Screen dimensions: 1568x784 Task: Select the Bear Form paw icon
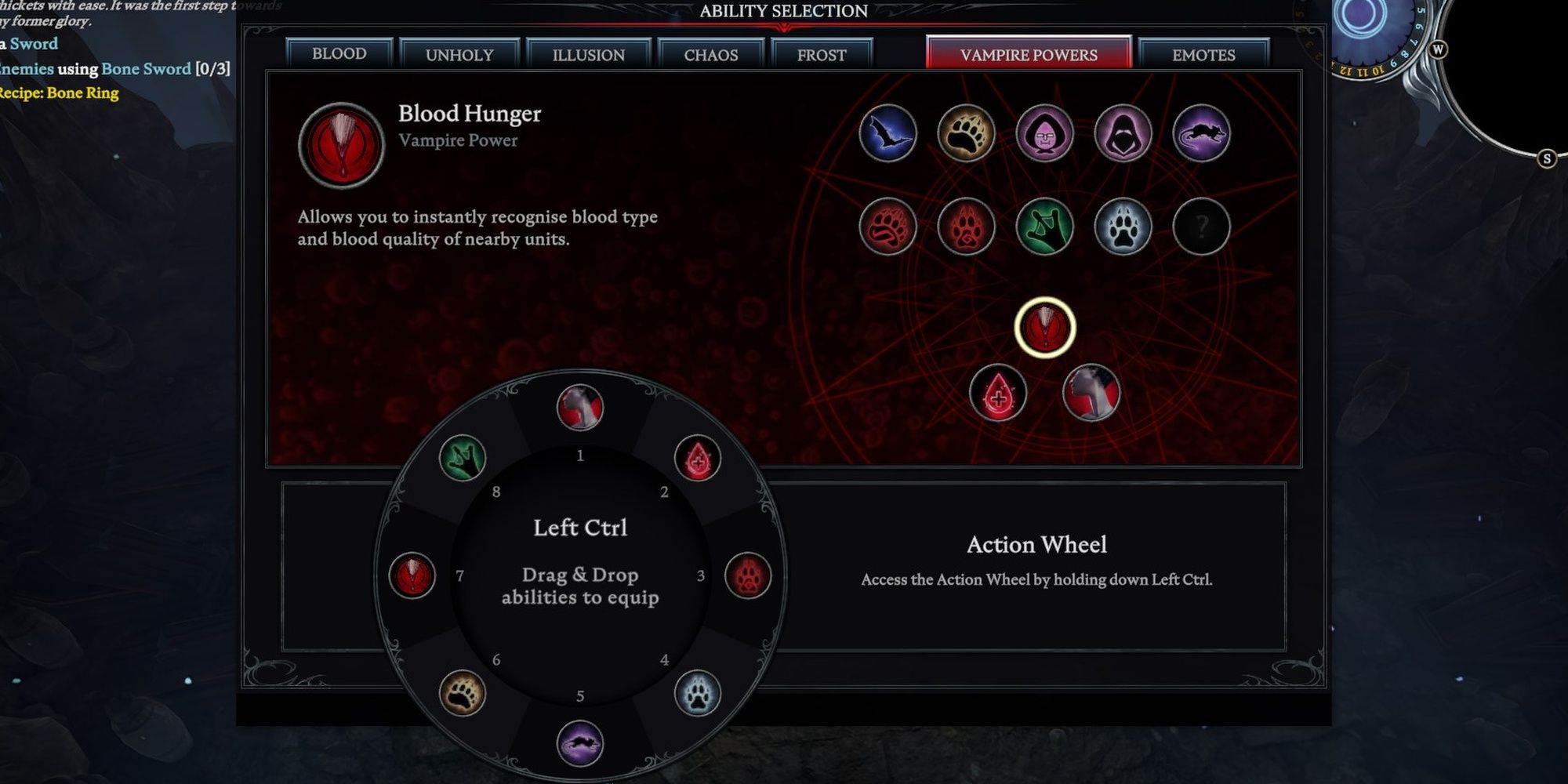tap(965, 133)
